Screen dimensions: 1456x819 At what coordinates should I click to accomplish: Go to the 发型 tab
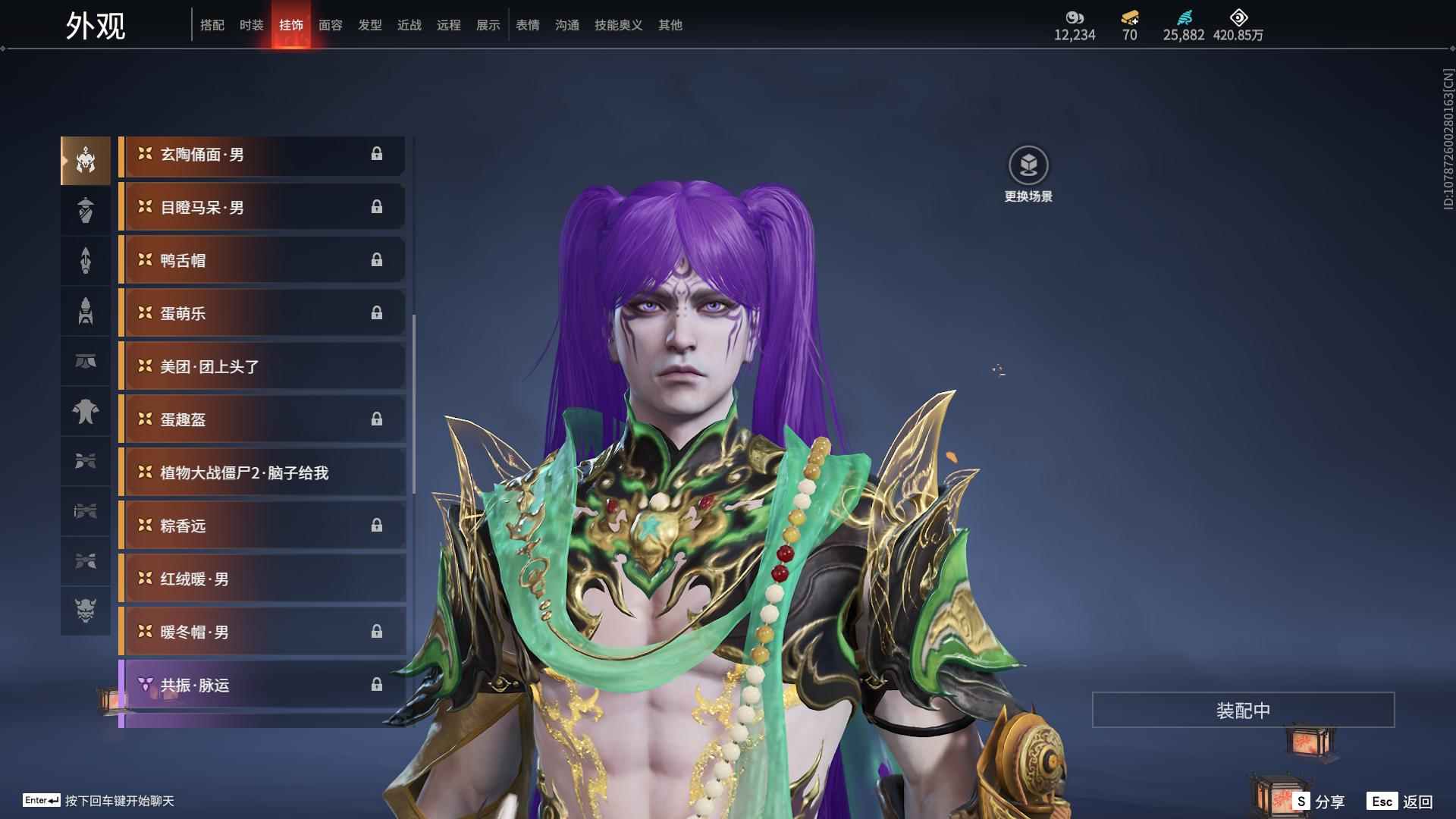tap(369, 25)
